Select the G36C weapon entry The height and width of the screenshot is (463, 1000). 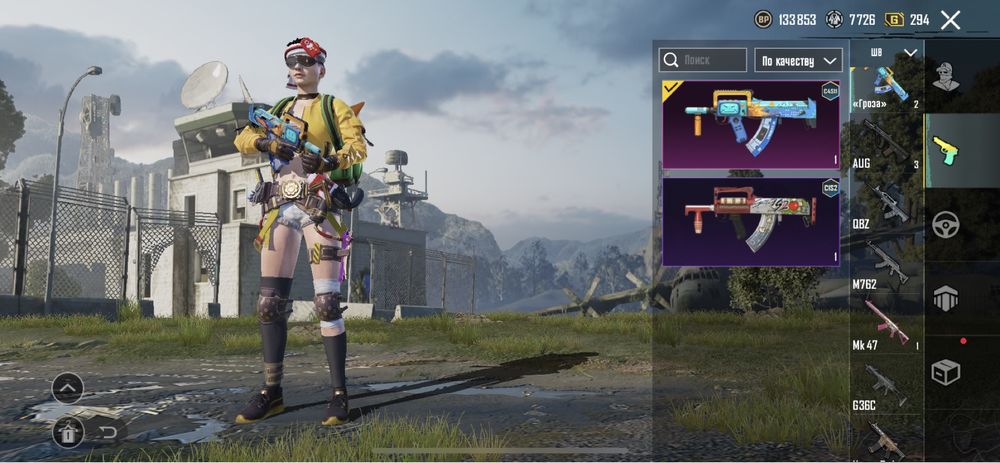(886, 385)
